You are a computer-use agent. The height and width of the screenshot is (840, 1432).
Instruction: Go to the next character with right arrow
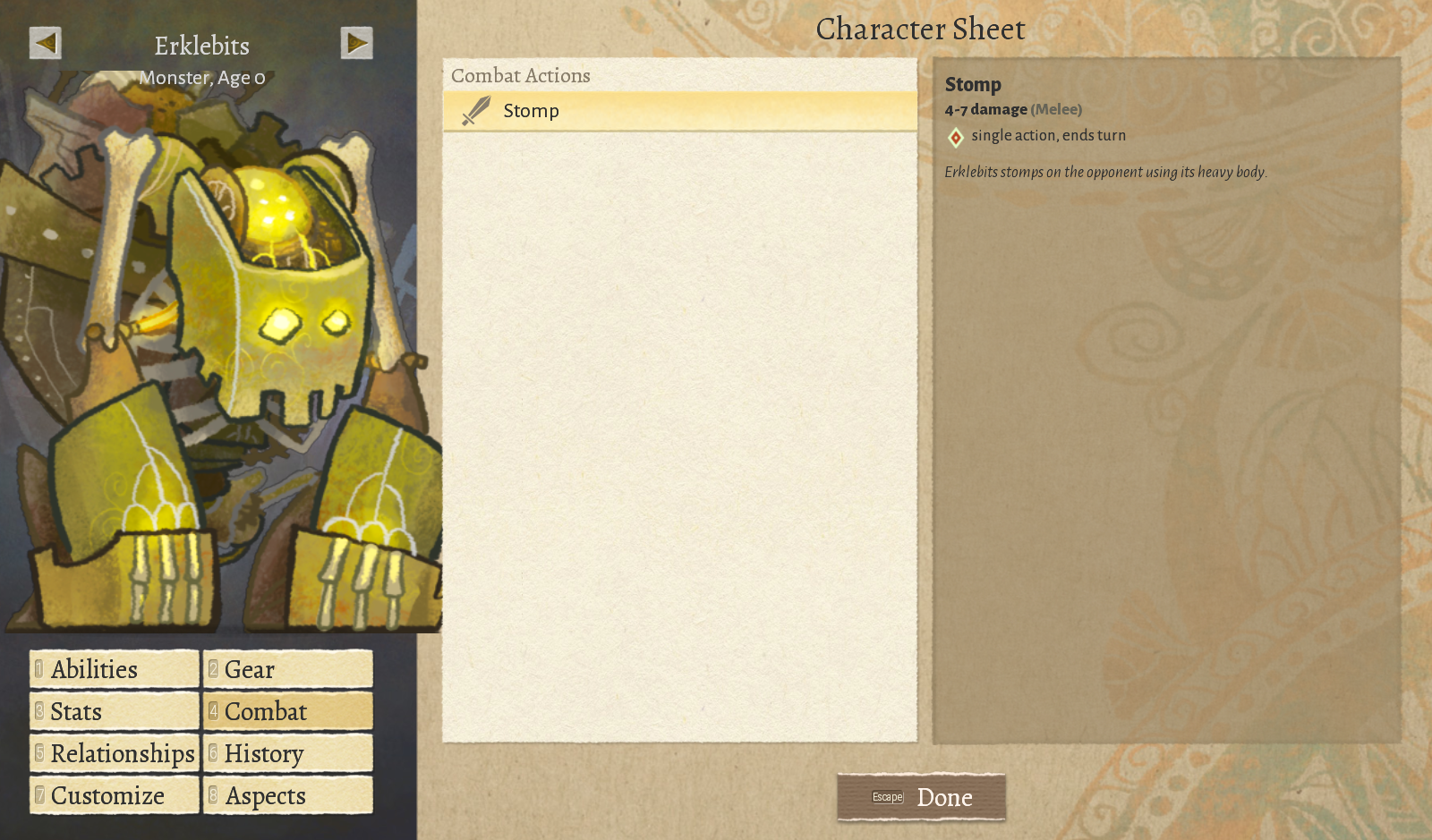tap(356, 43)
